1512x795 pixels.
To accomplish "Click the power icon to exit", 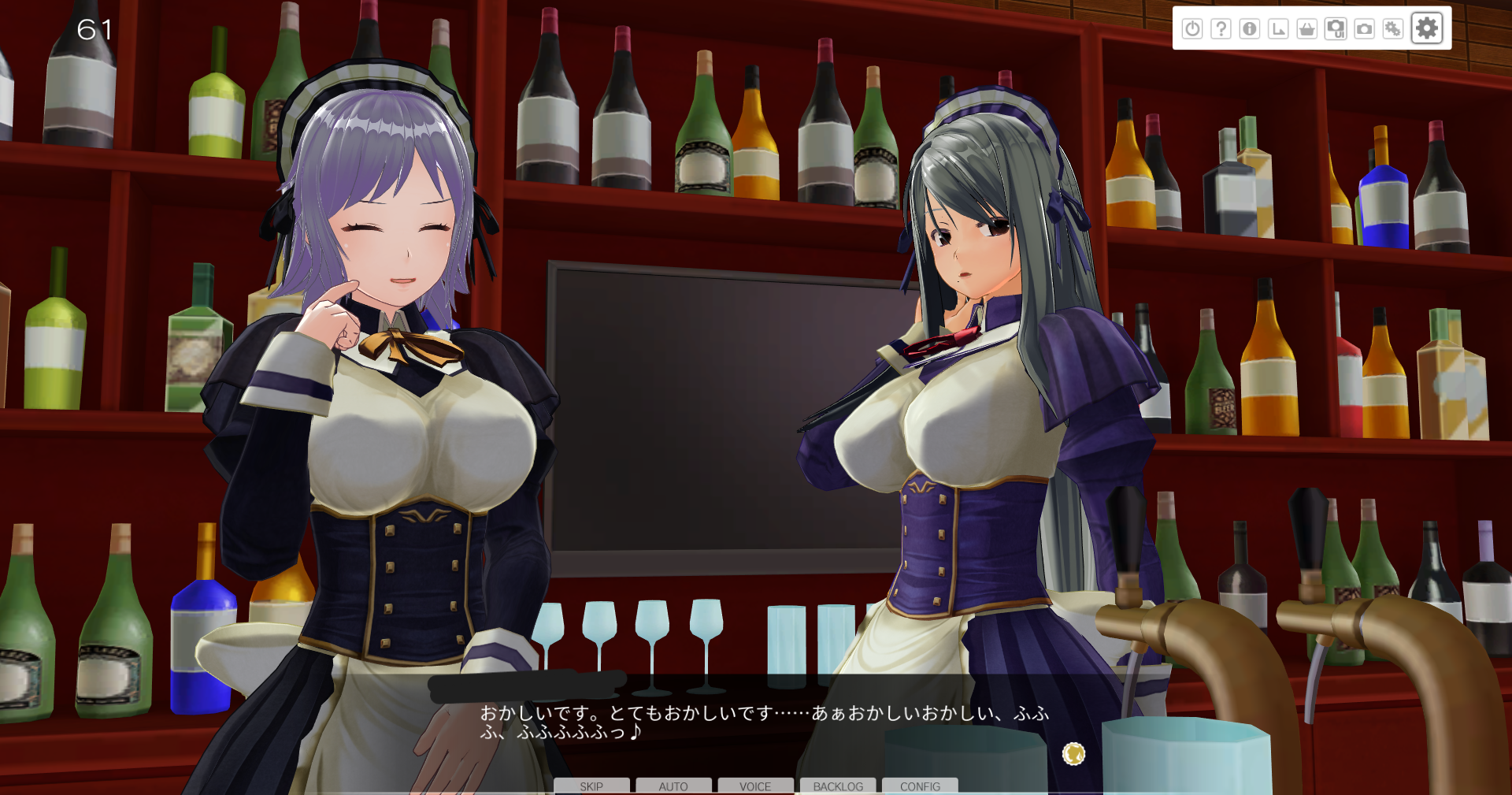I will click(1192, 29).
